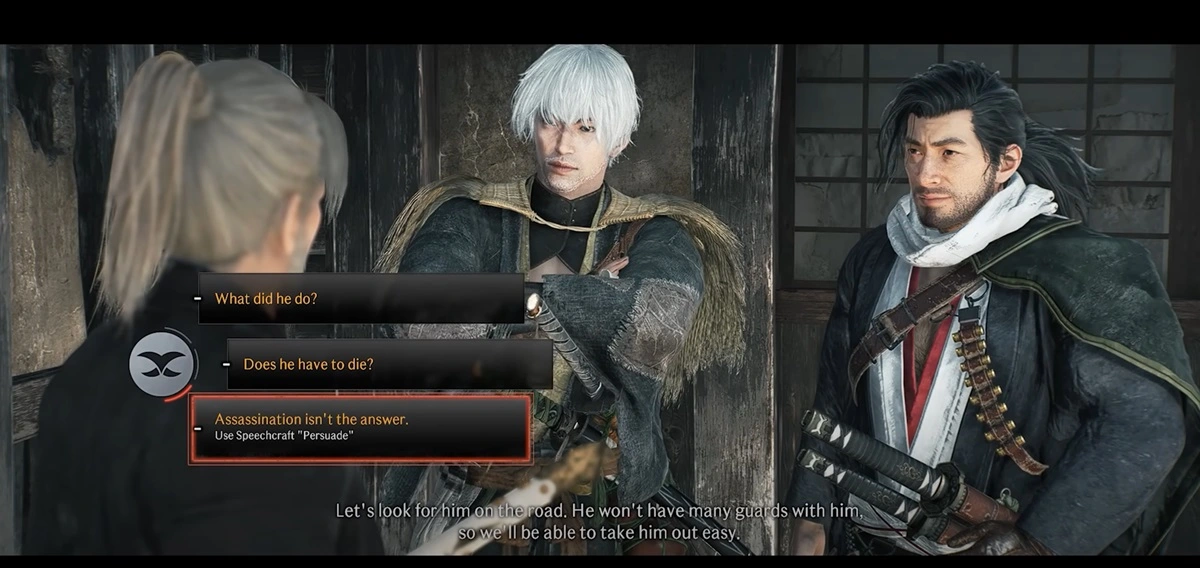Choose "Does he have to die?" reply

pos(388,365)
